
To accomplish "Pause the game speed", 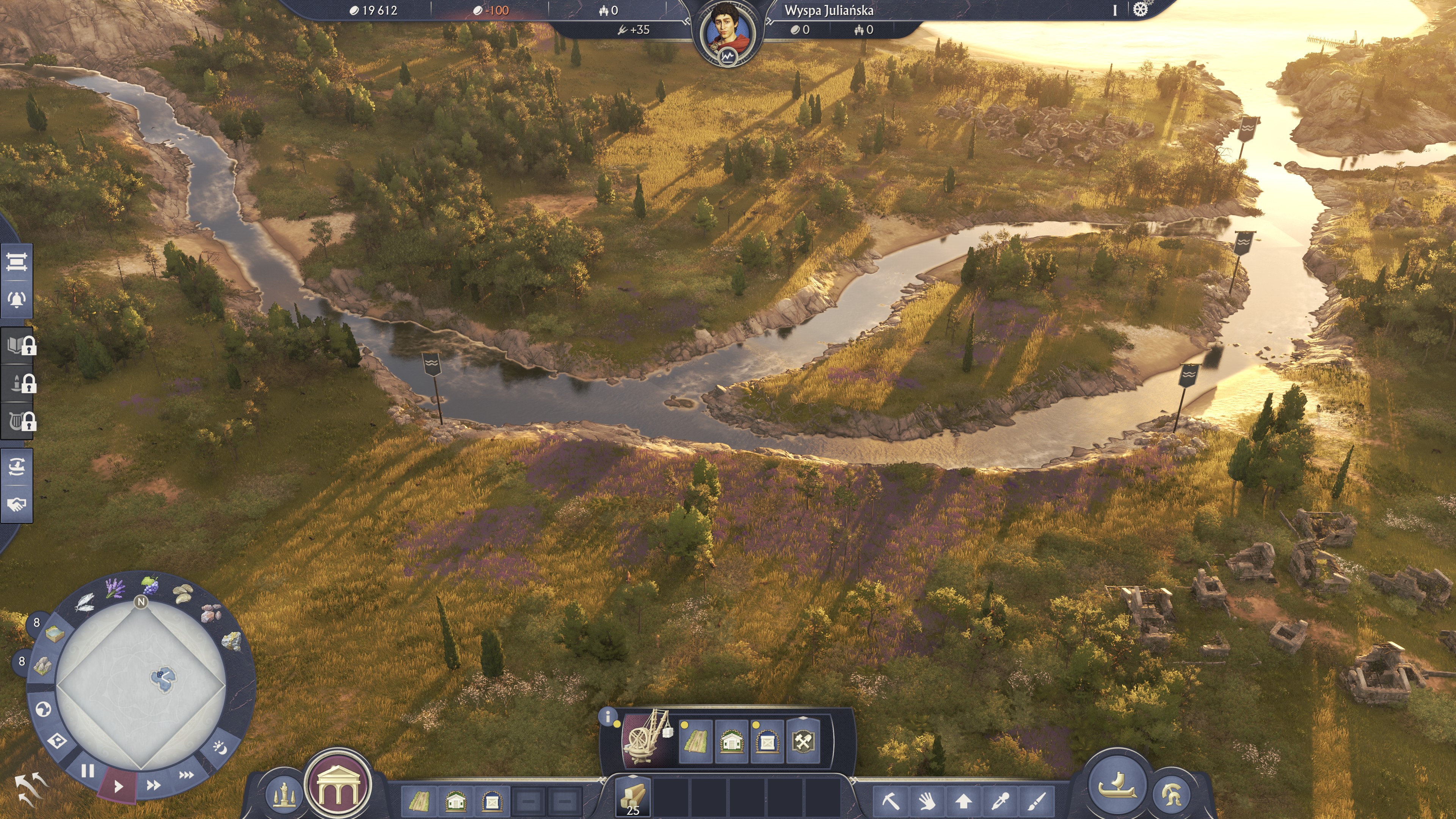I will point(88,770).
